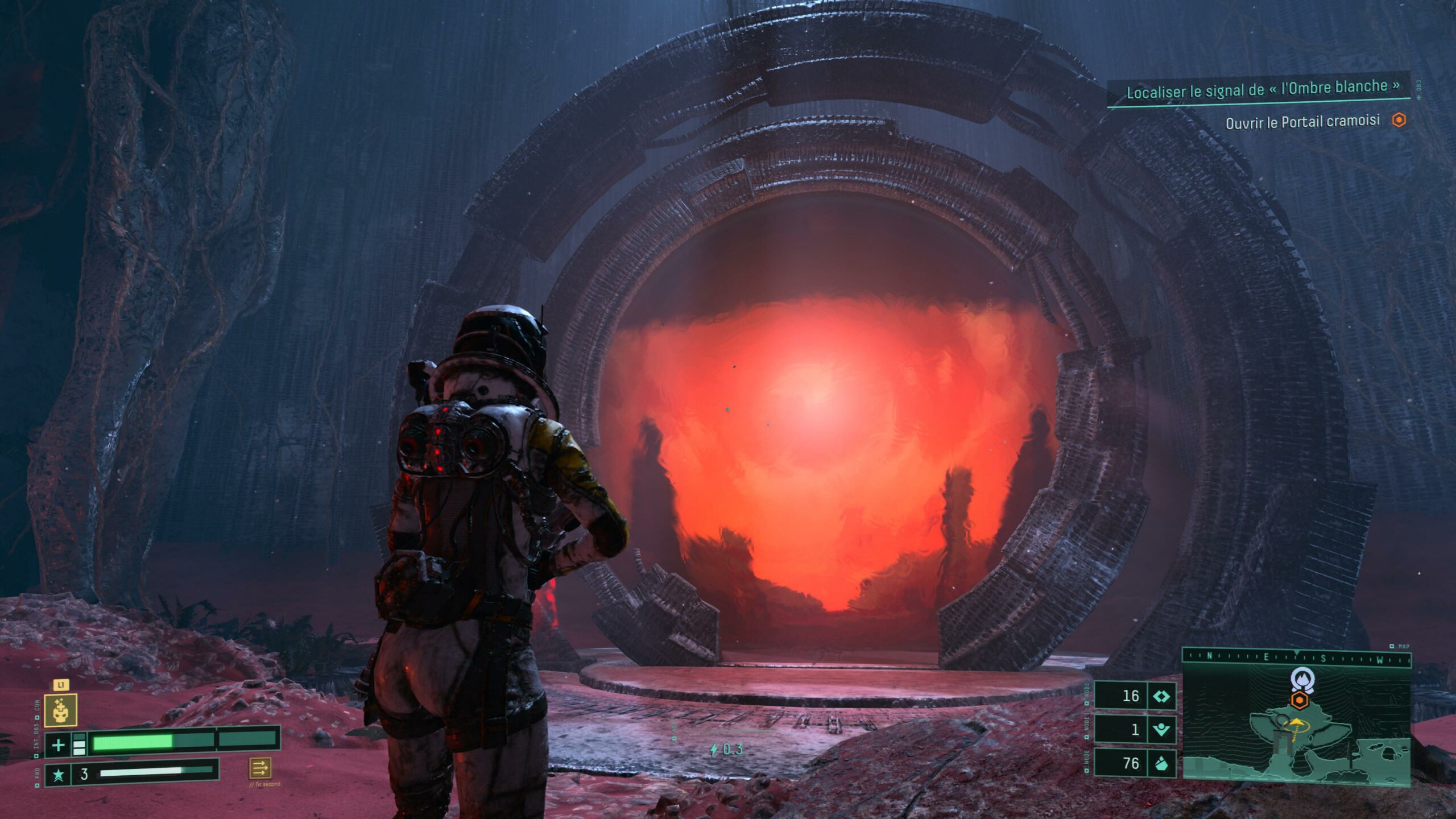Click the double-diamond resource icon showing 16
Viewport: 1456px width, 819px height.
click(1161, 696)
